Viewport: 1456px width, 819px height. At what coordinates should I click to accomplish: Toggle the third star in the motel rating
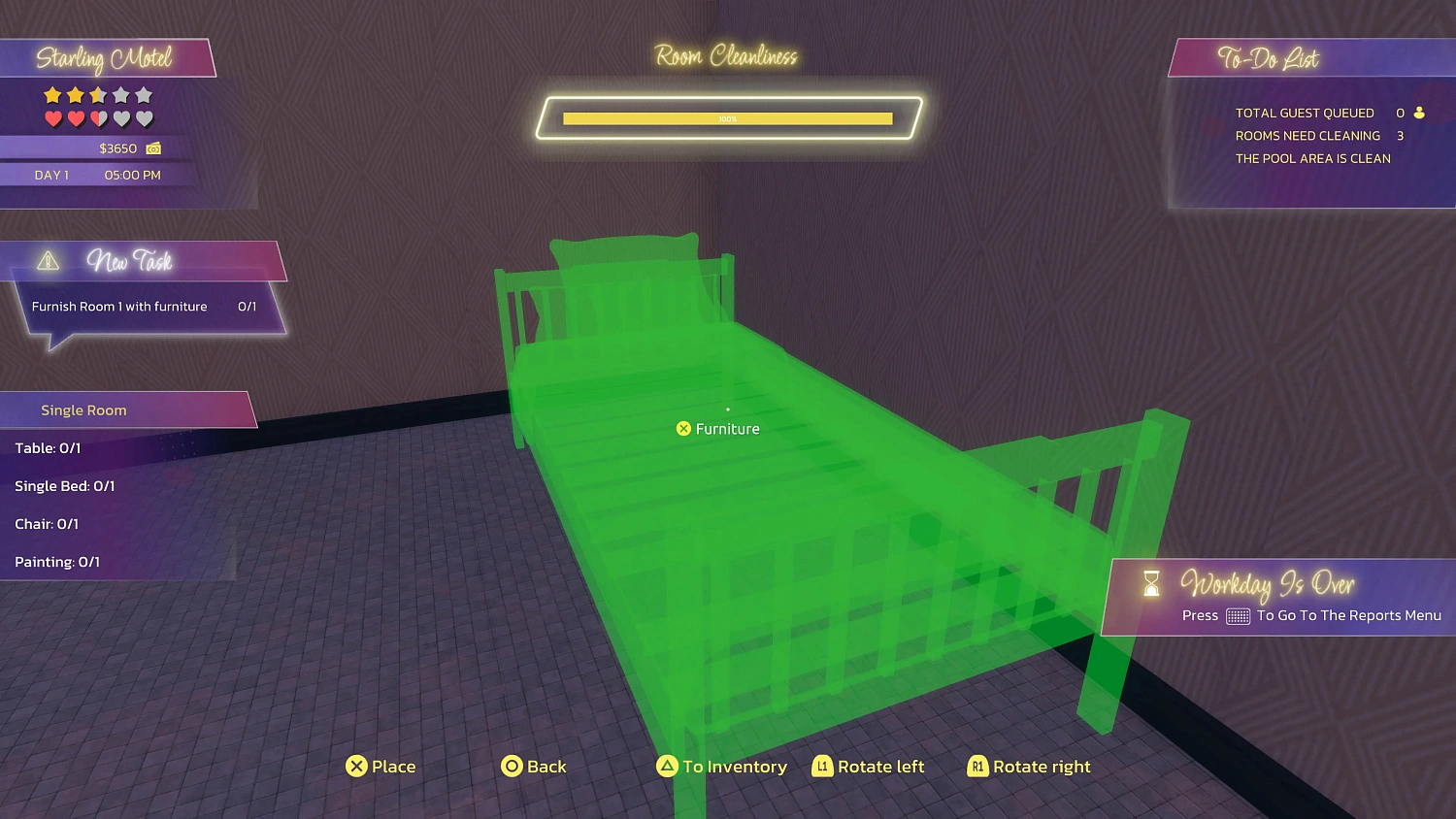click(x=97, y=95)
